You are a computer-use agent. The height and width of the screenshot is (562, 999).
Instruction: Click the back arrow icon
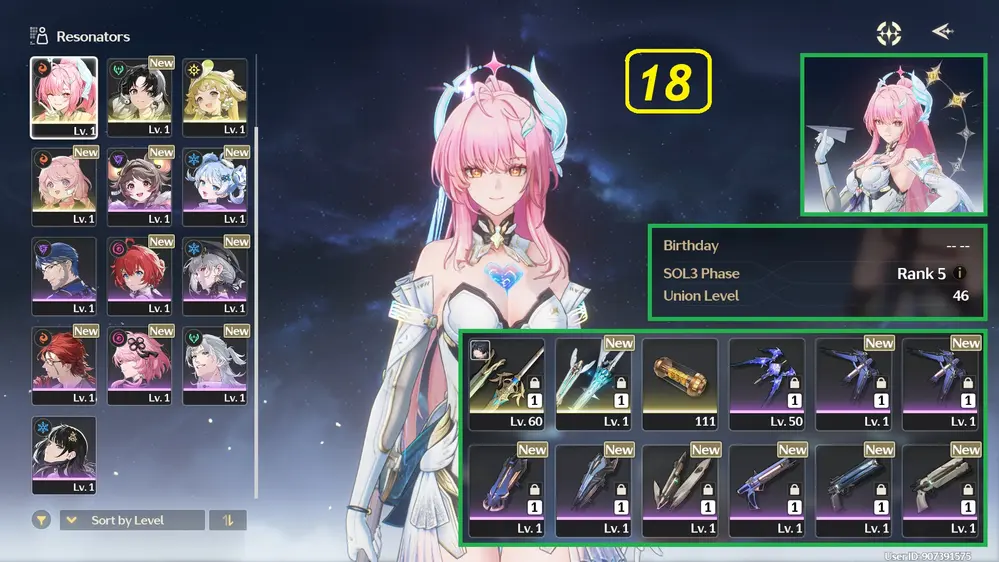click(x=942, y=32)
